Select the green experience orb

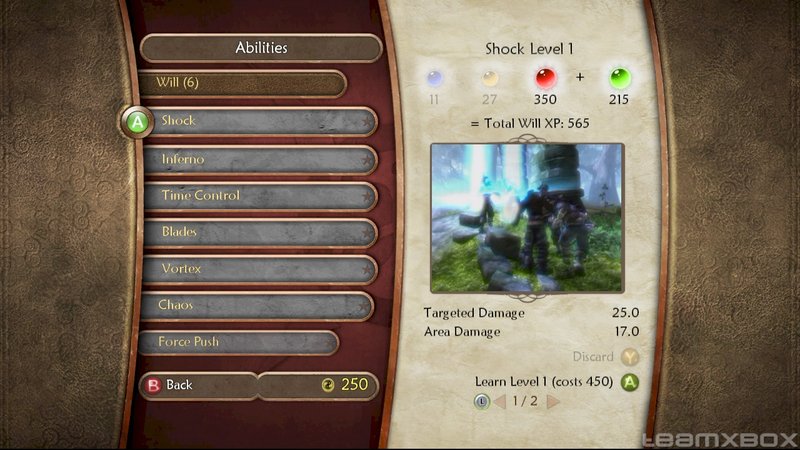coord(619,76)
